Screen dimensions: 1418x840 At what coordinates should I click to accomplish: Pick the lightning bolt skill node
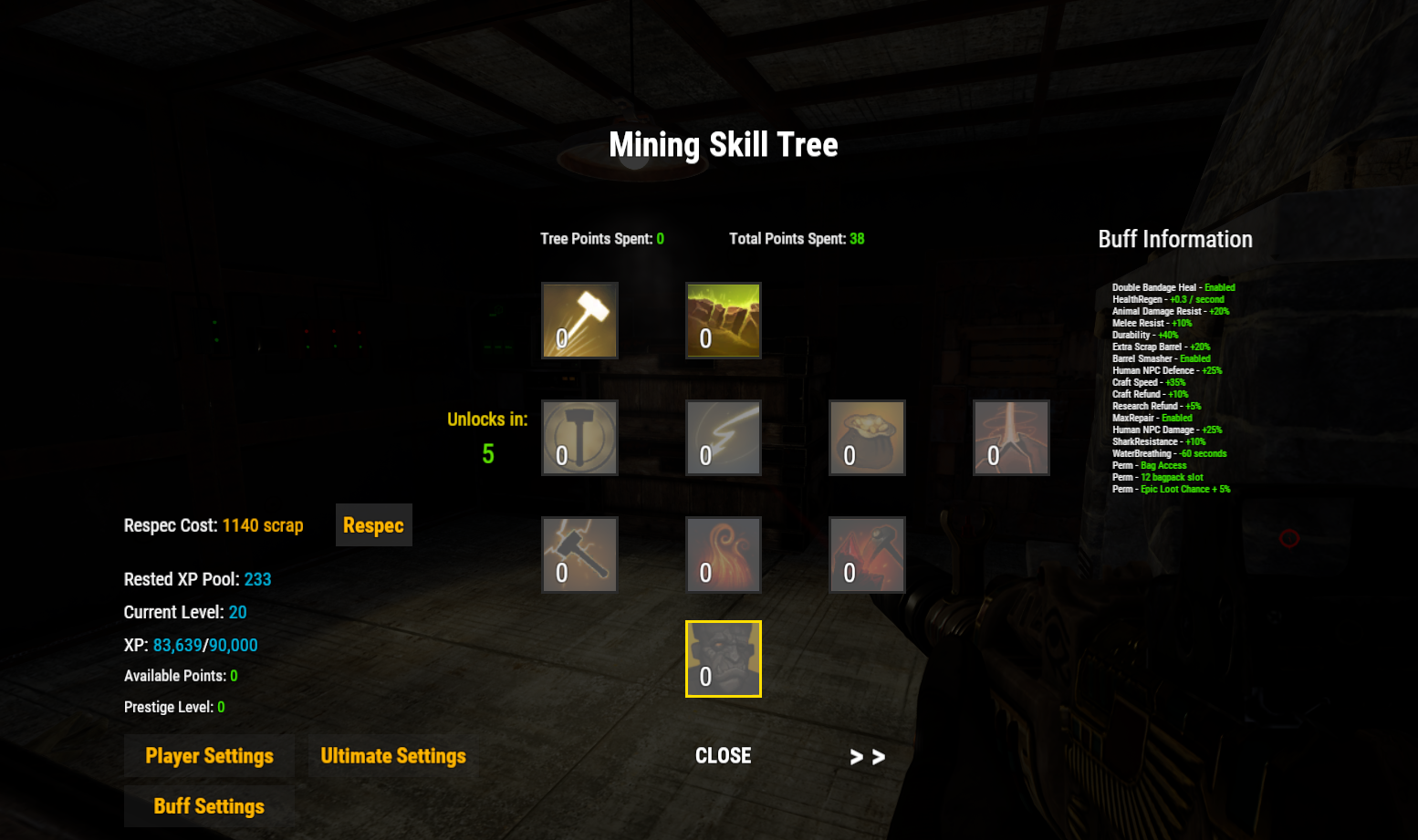click(724, 438)
